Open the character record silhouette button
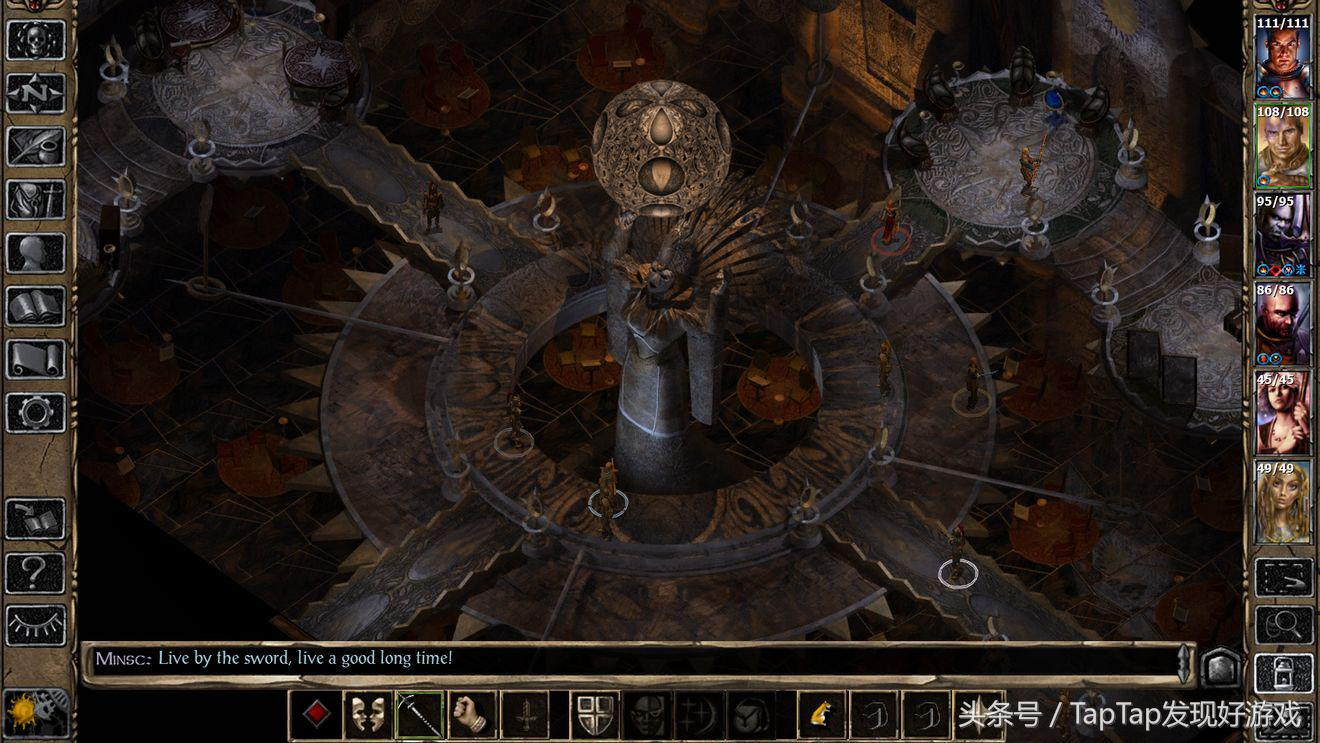This screenshot has height=743, width=1320. 35,253
